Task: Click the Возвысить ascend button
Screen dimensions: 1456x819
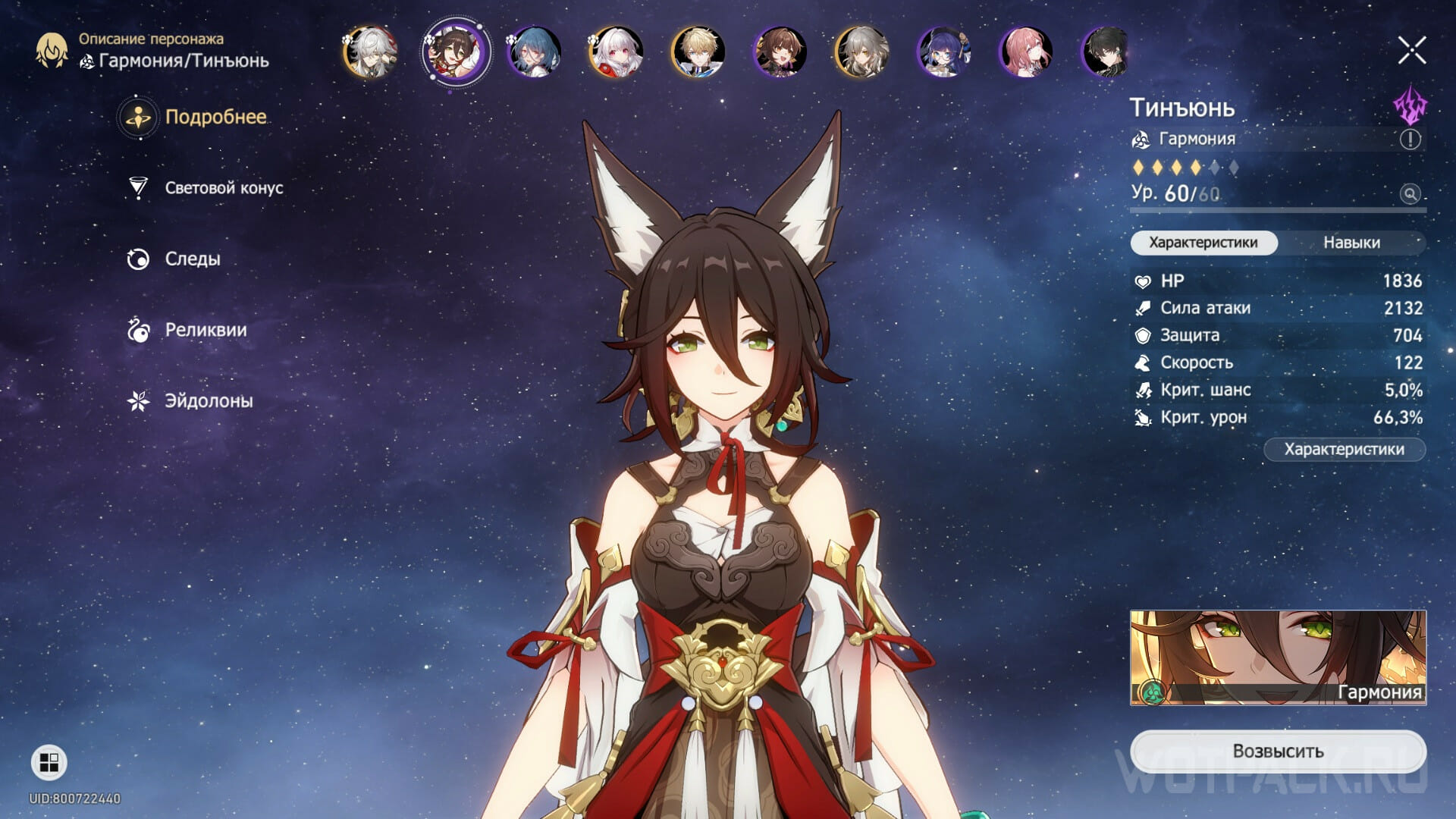Action: (1278, 751)
